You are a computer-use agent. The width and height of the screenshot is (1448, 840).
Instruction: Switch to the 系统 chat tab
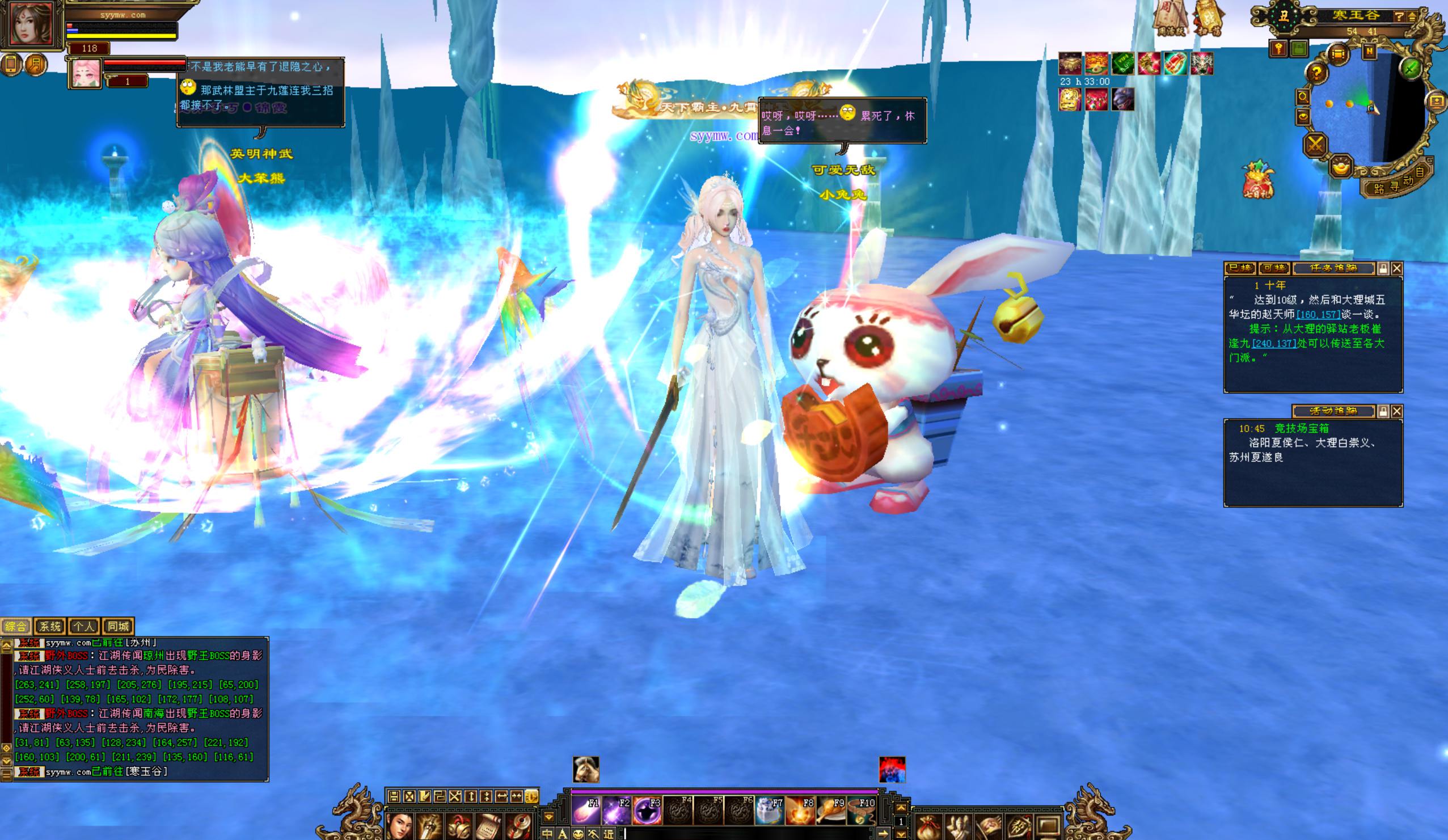[50, 626]
